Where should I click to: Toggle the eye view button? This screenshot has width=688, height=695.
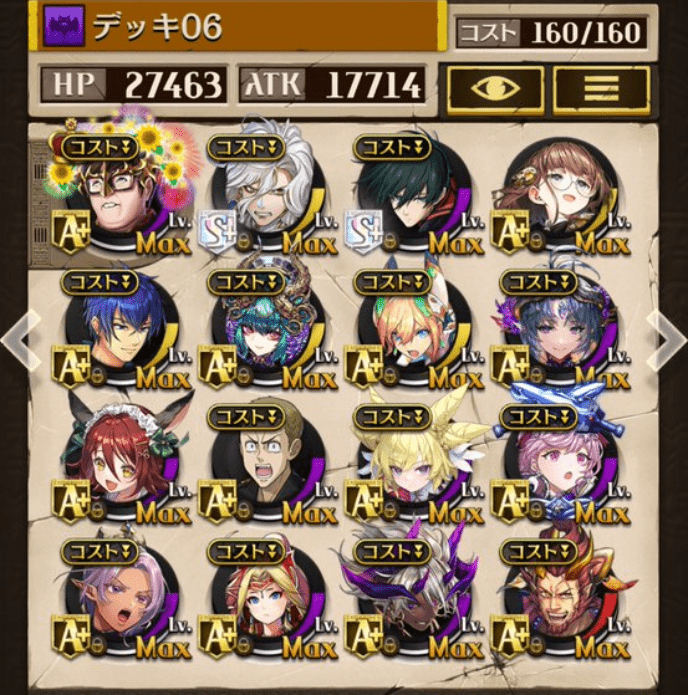[x=495, y=88]
